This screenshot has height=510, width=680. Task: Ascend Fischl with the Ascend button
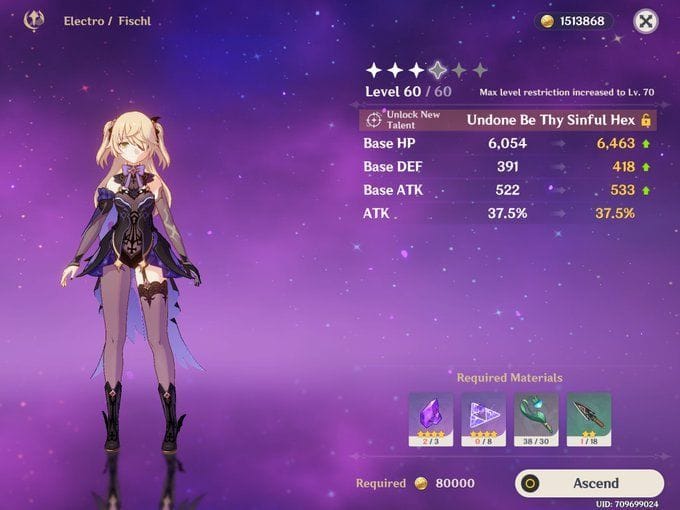pos(589,484)
